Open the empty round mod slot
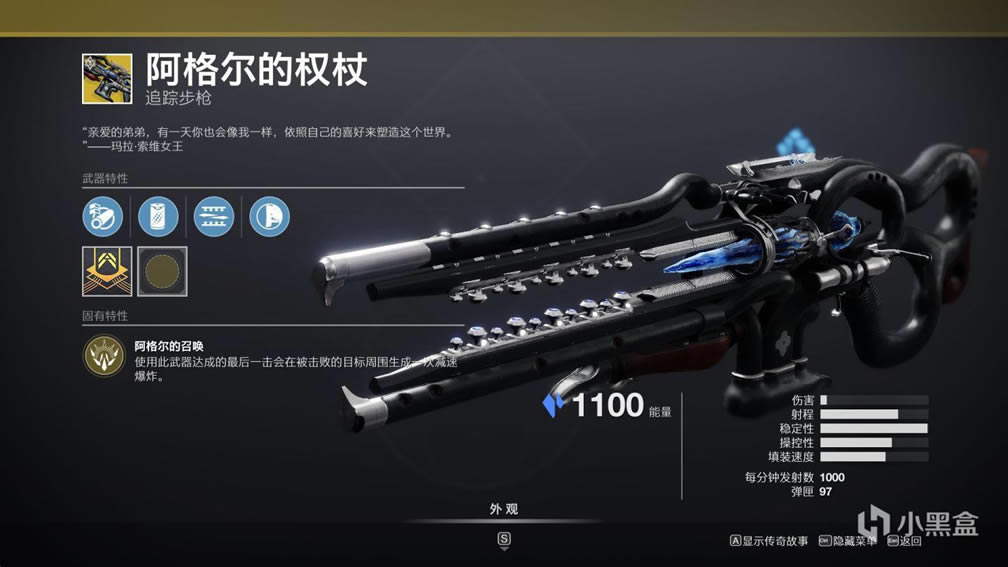Viewport: 1008px width, 567px height. [162, 271]
